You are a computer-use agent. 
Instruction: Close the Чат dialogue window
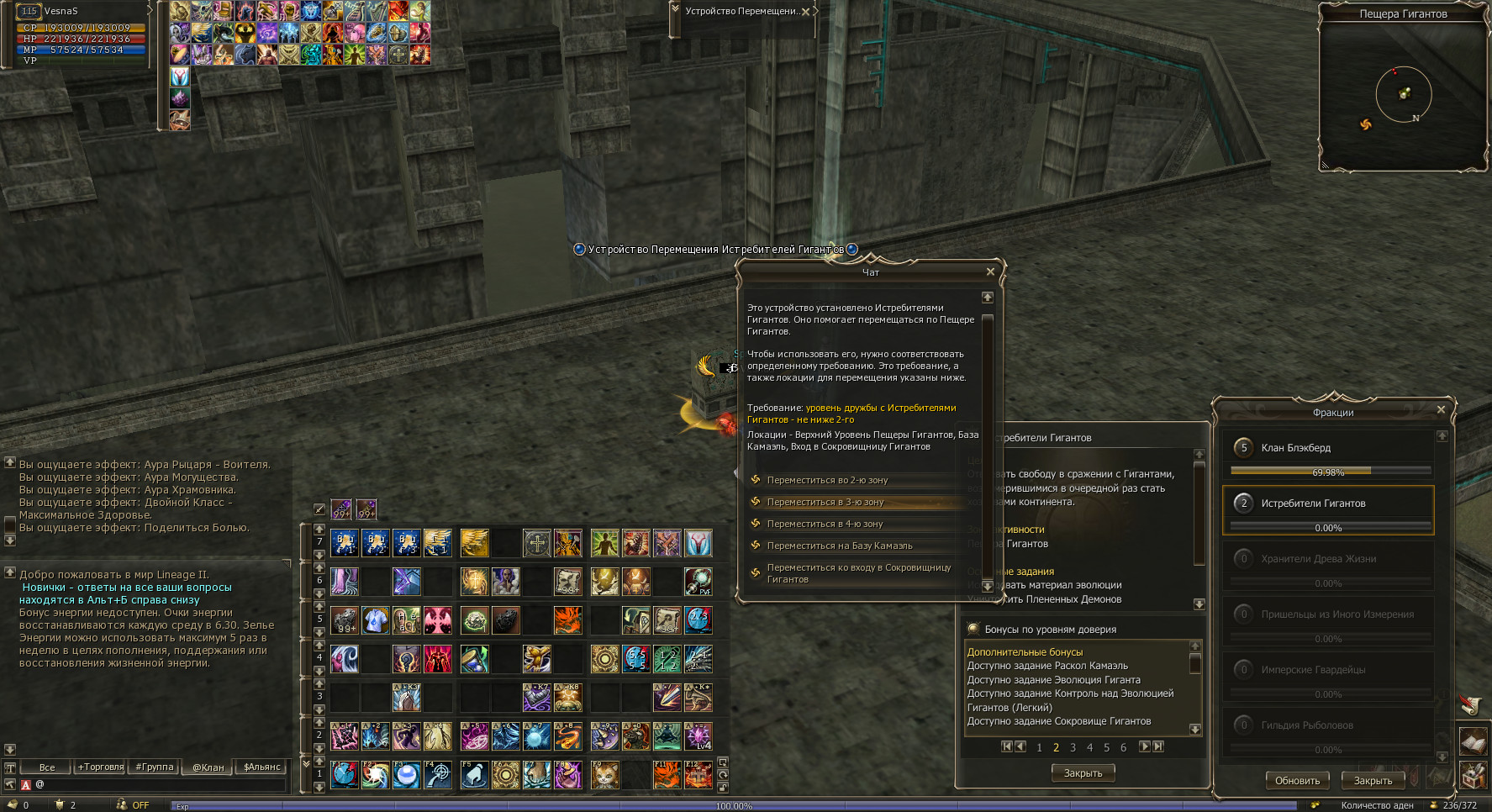tap(990, 272)
